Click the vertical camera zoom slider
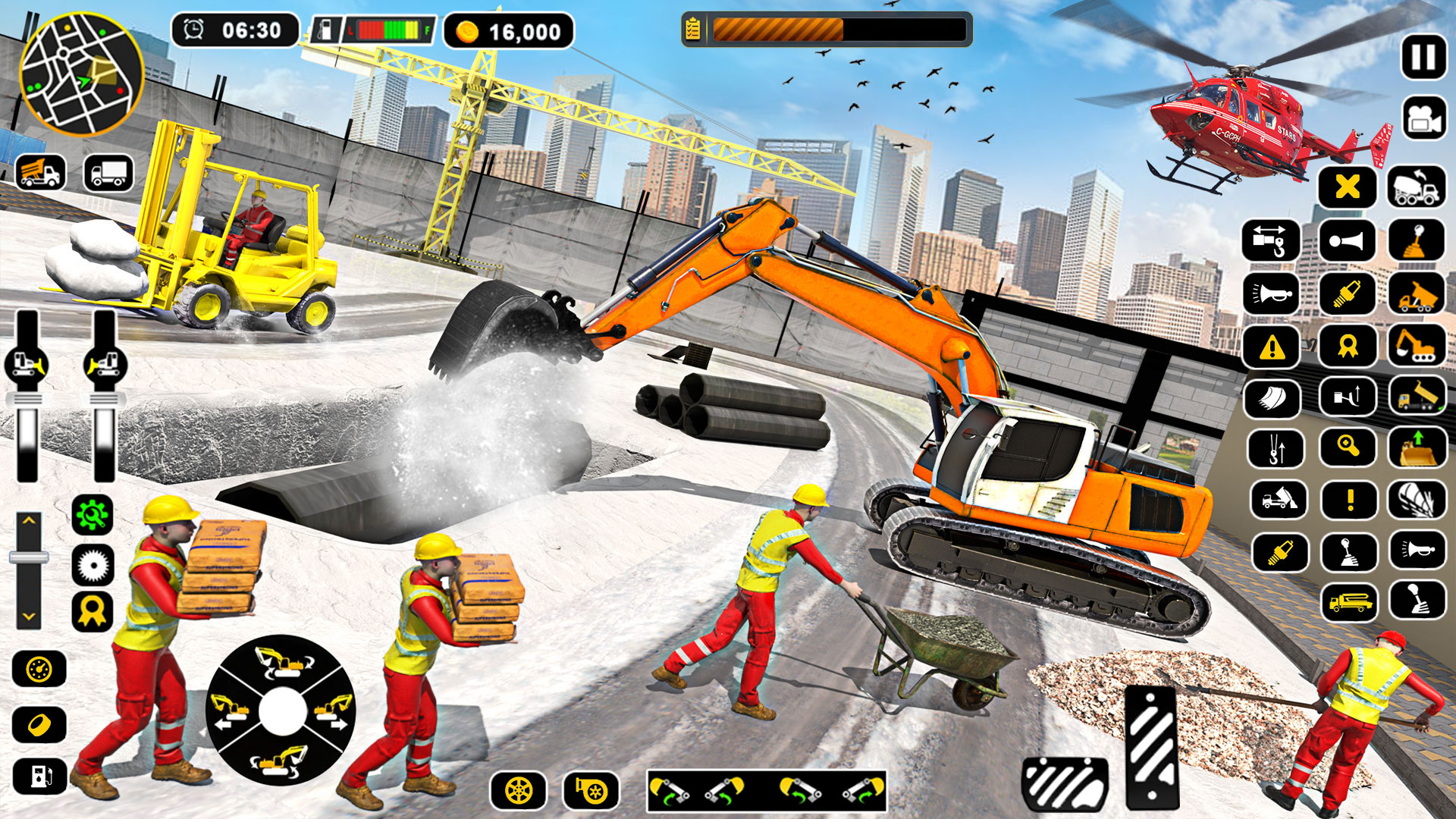1456x819 pixels. click(29, 556)
